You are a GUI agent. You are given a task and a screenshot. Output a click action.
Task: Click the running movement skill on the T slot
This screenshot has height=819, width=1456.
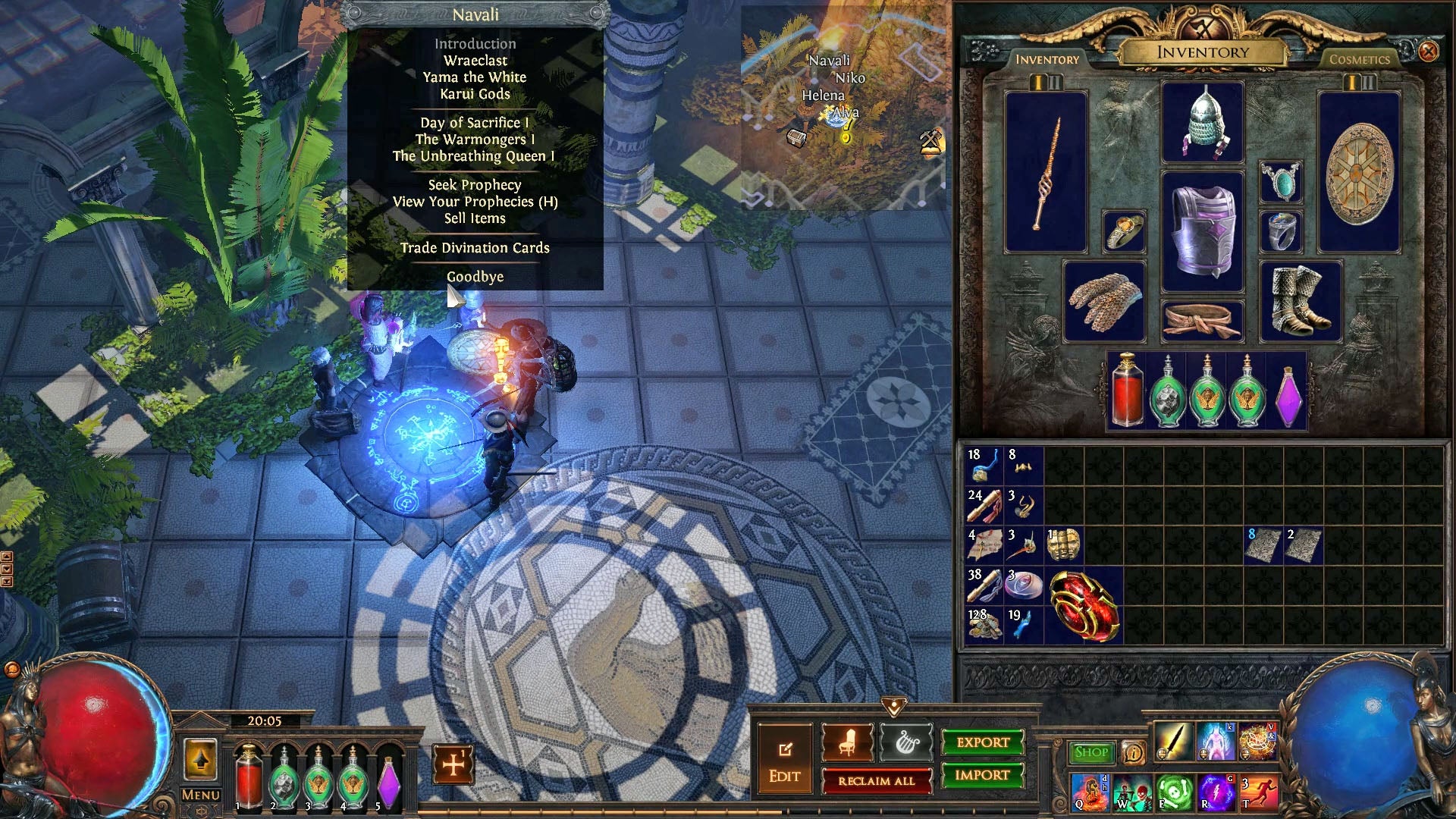1260,792
